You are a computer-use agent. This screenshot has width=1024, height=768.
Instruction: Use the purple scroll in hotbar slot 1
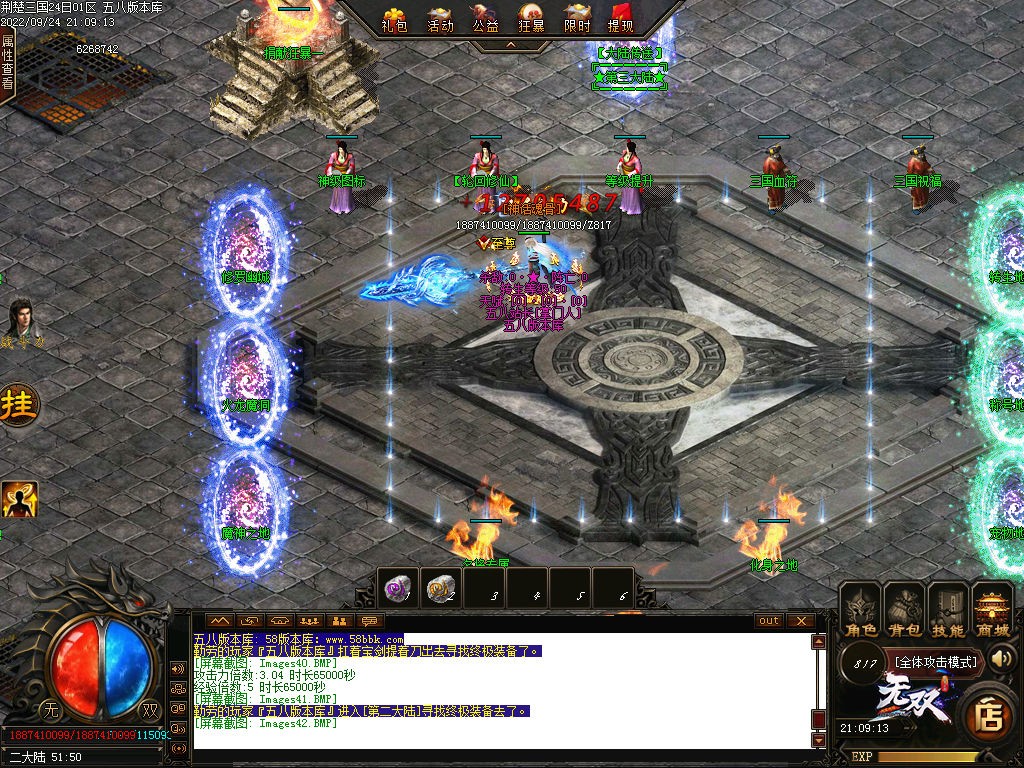tap(399, 588)
